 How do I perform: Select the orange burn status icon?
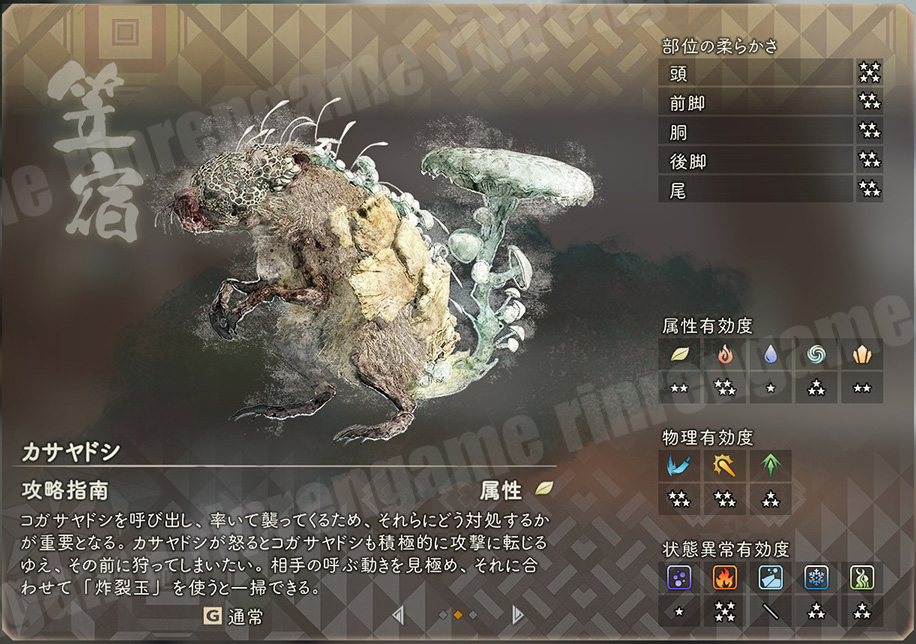(724, 577)
